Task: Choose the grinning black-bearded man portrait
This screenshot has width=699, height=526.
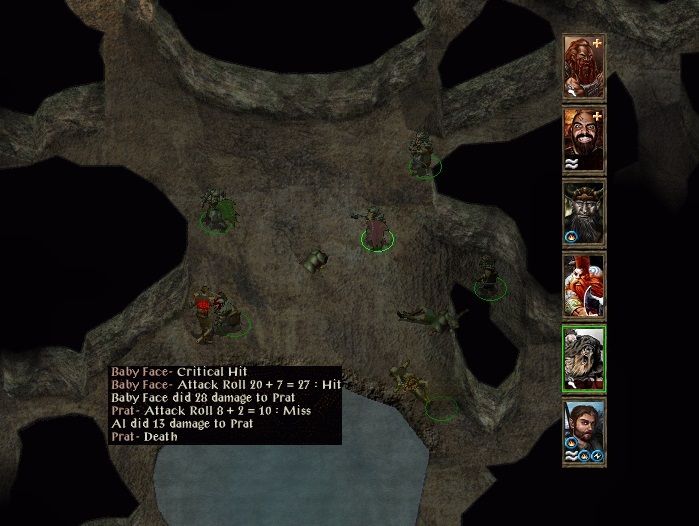Action: point(585,138)
